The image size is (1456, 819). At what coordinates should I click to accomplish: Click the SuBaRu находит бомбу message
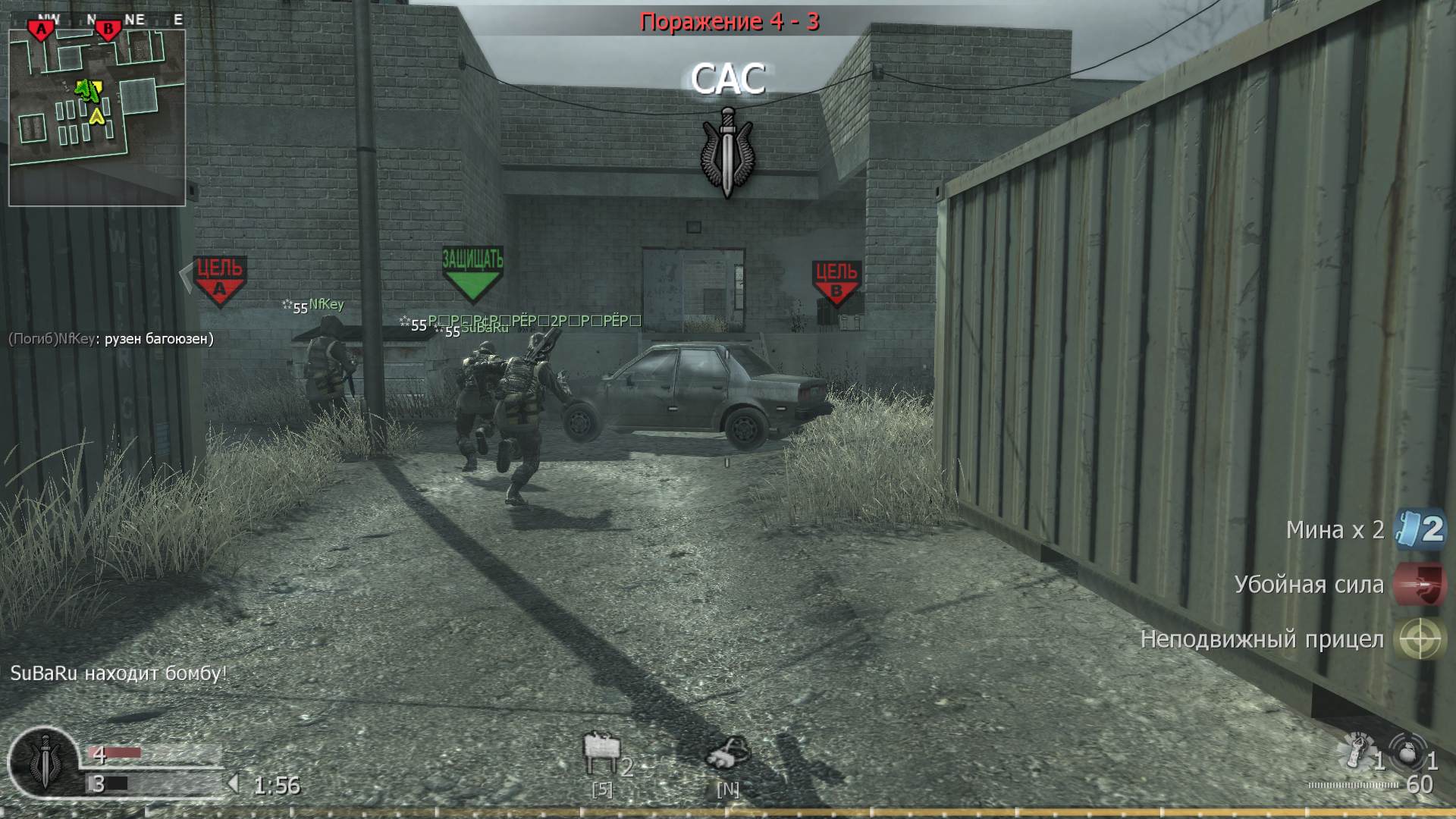point(118,672)
